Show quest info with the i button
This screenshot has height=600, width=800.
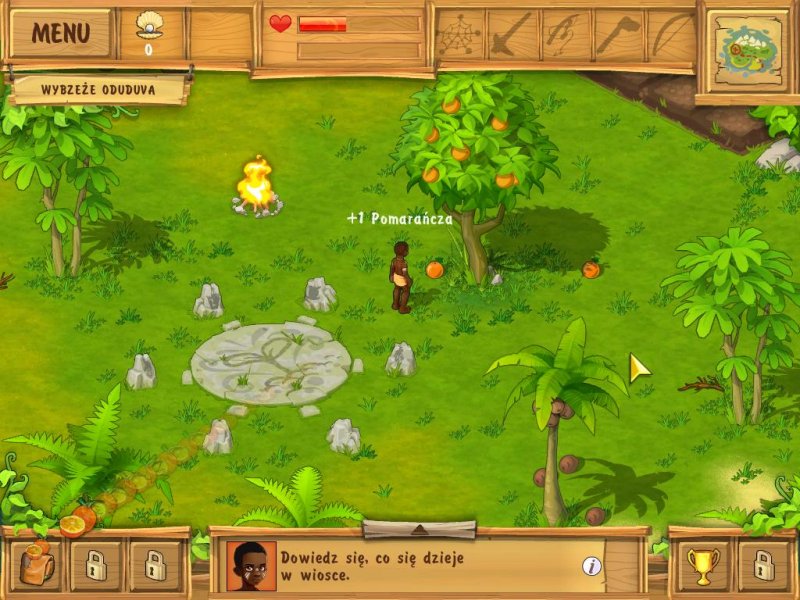coord(592,566)
